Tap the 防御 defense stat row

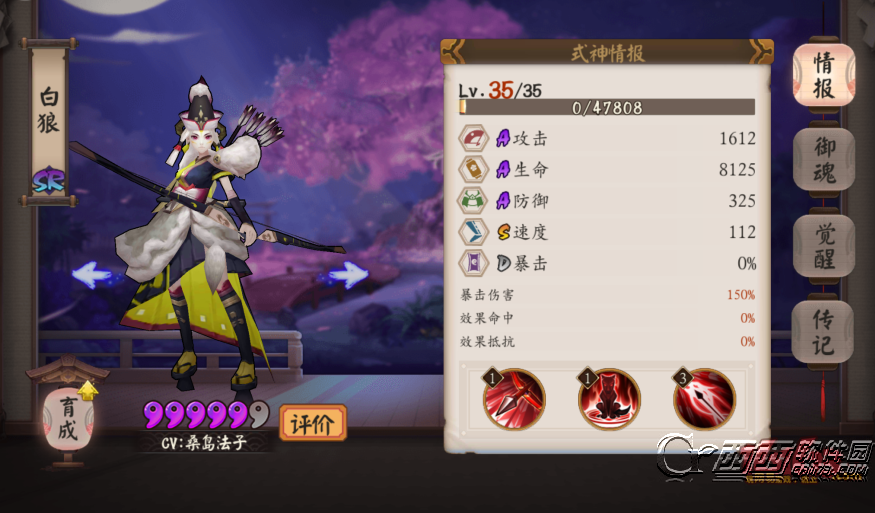coord(607,201)
